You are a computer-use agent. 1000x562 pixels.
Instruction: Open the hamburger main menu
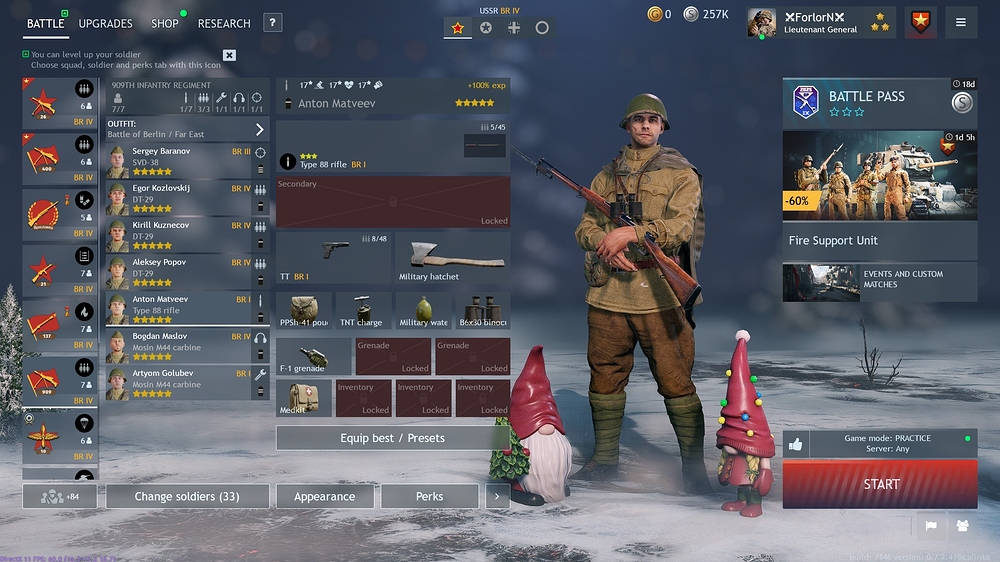pos(961,22)
